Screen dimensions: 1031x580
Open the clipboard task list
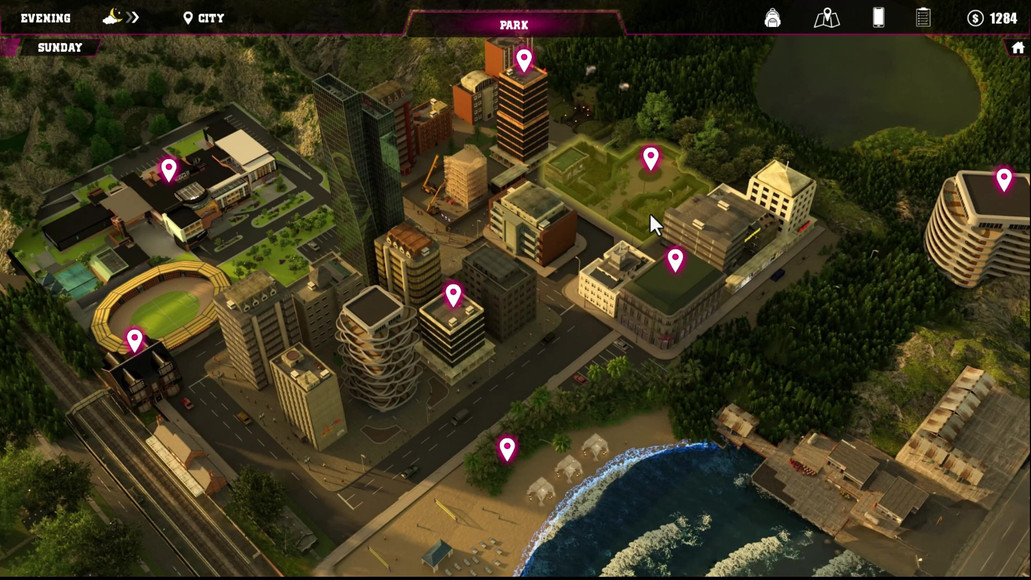pyautogui.click(x=923, y=18)
